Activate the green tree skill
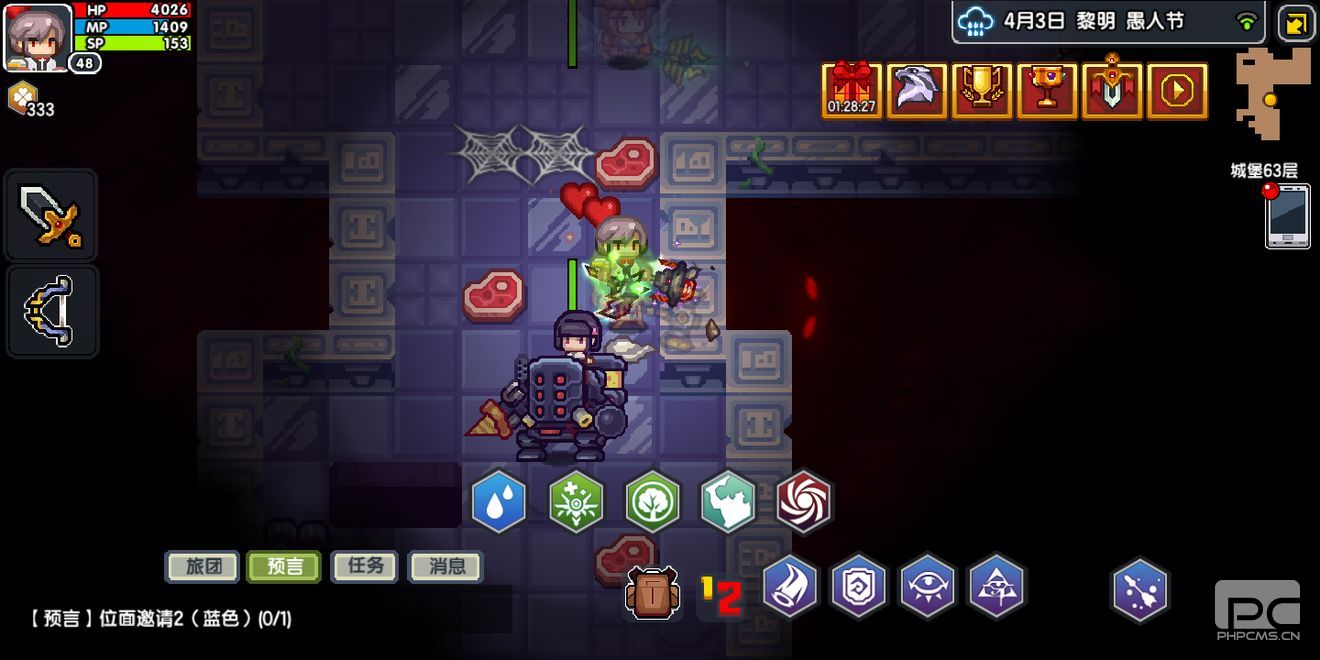The image size is (1320, 660). (653, 502)
